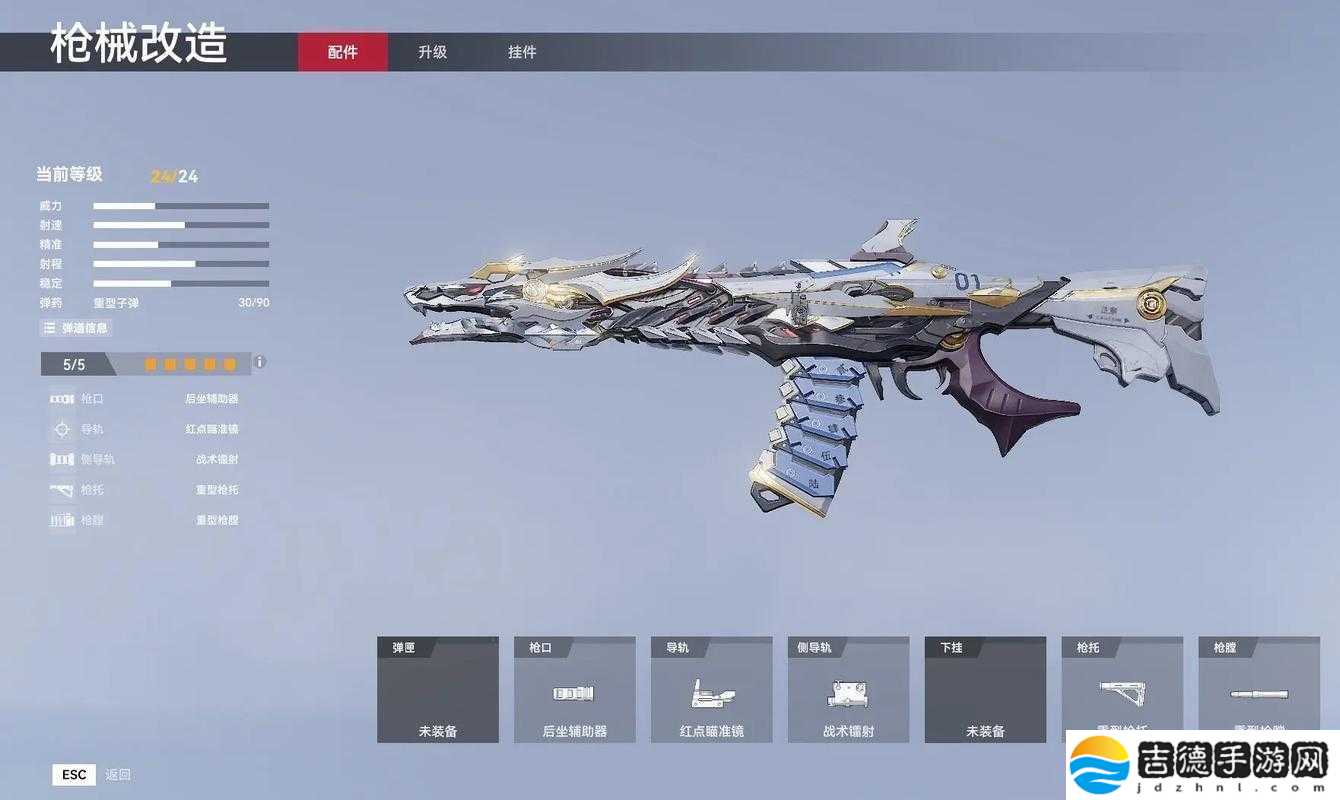Select the 枪口 后坐辅助器 list row
This screenshot has width=1340, height=800.
tap(144, 398)
